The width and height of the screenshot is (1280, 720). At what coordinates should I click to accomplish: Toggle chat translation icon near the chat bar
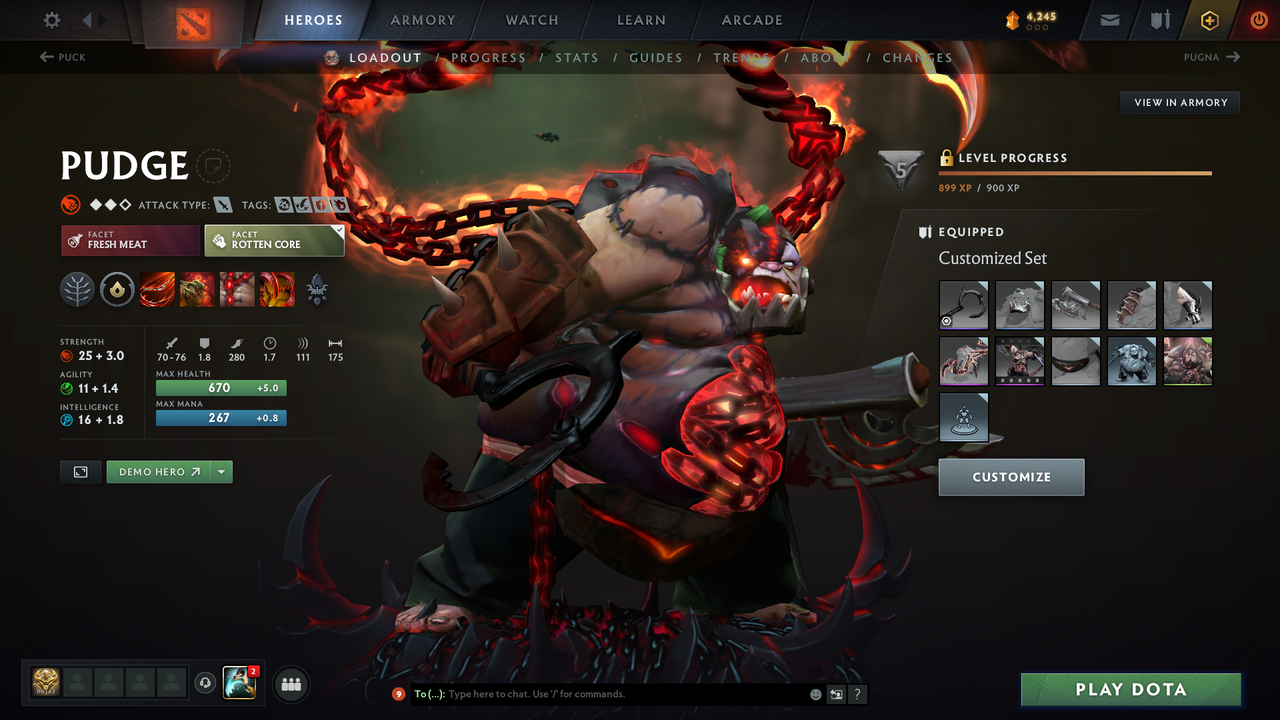coord(835,694)
